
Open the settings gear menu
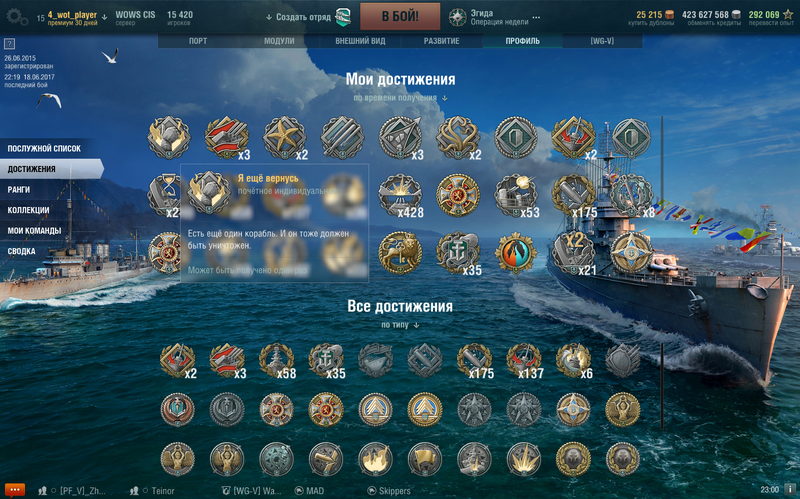click(x=17, y=17)
